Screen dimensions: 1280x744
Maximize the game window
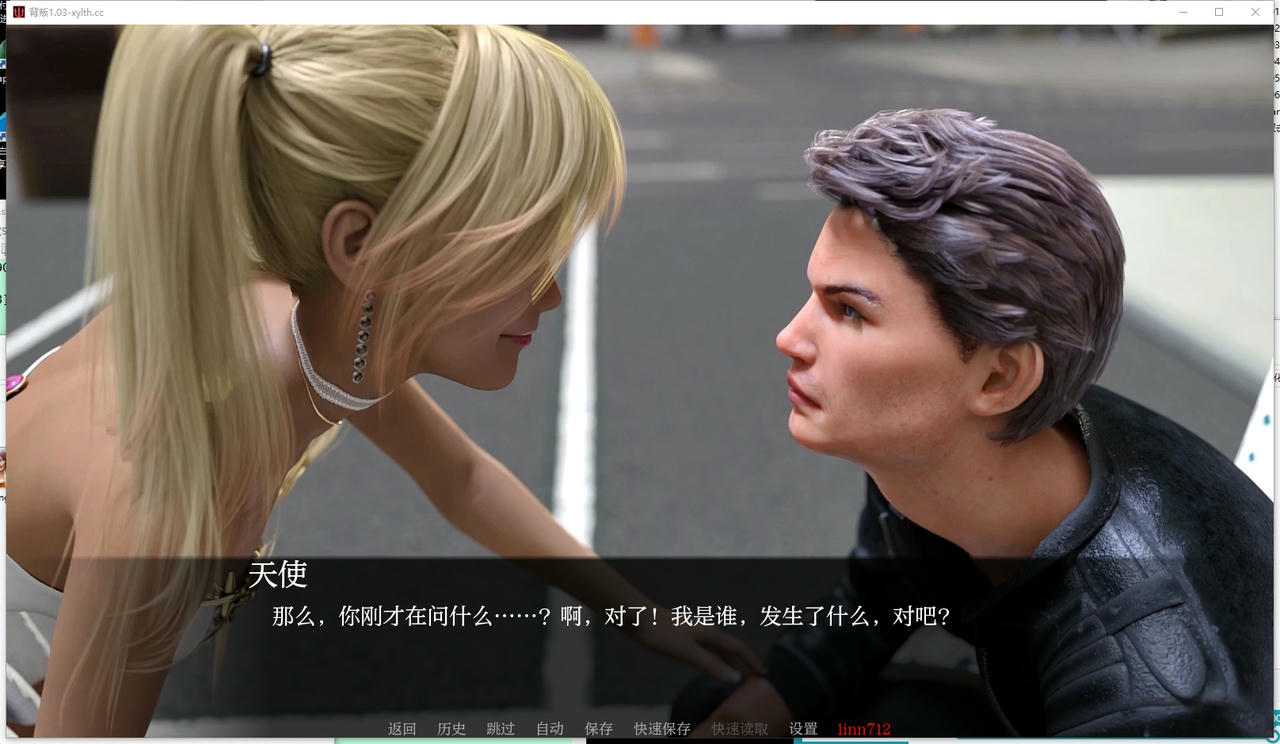1218,12
